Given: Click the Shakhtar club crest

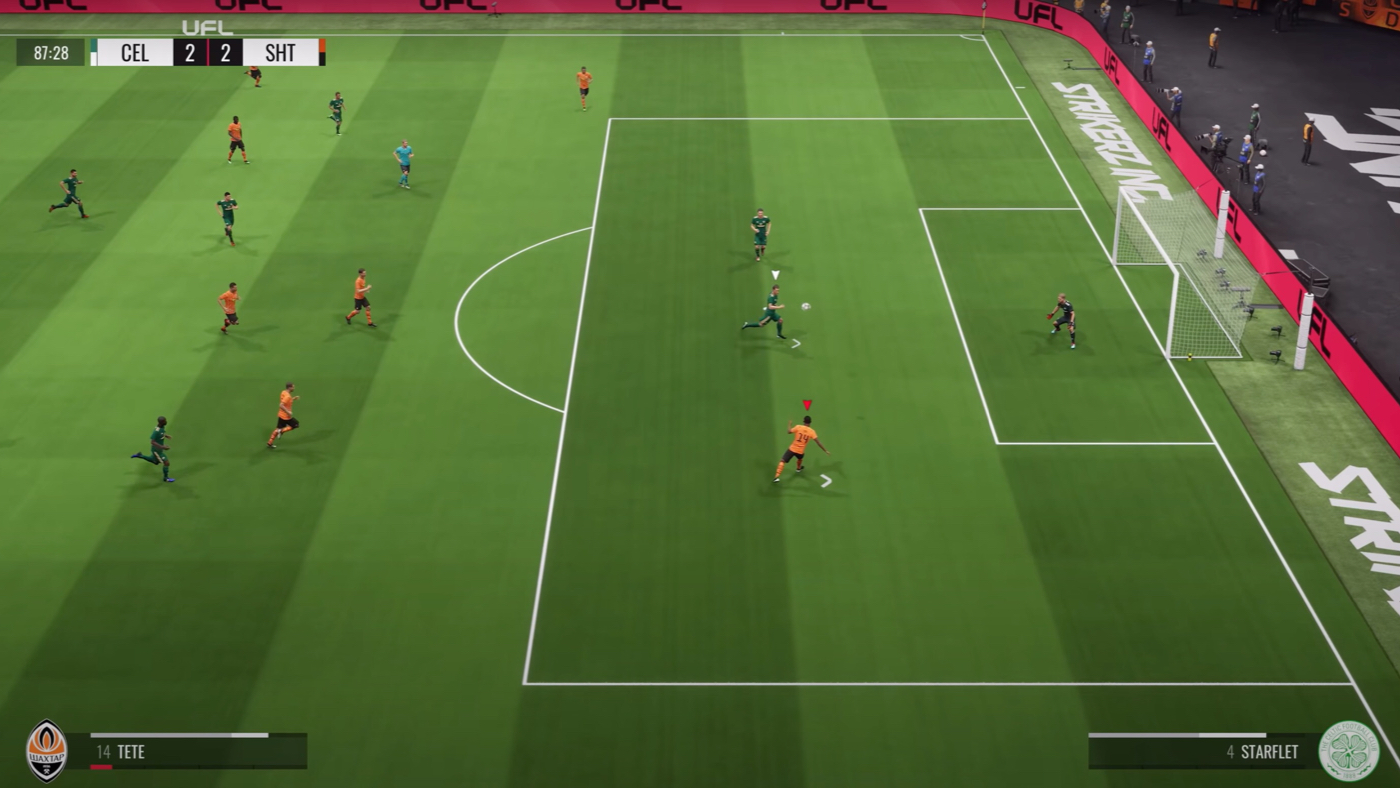Looking at the screenshot, I should (x=46, y=750).
